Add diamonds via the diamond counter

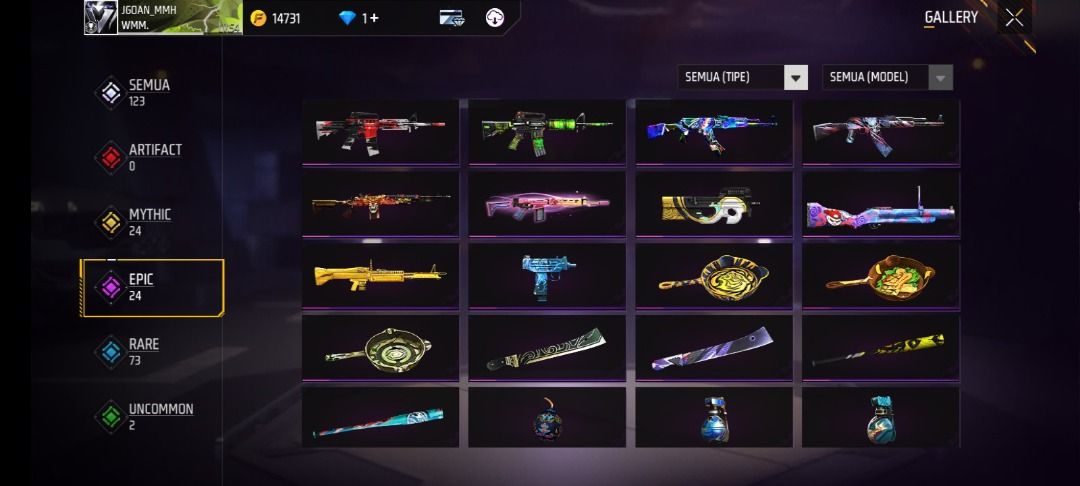tap(359, 18)
